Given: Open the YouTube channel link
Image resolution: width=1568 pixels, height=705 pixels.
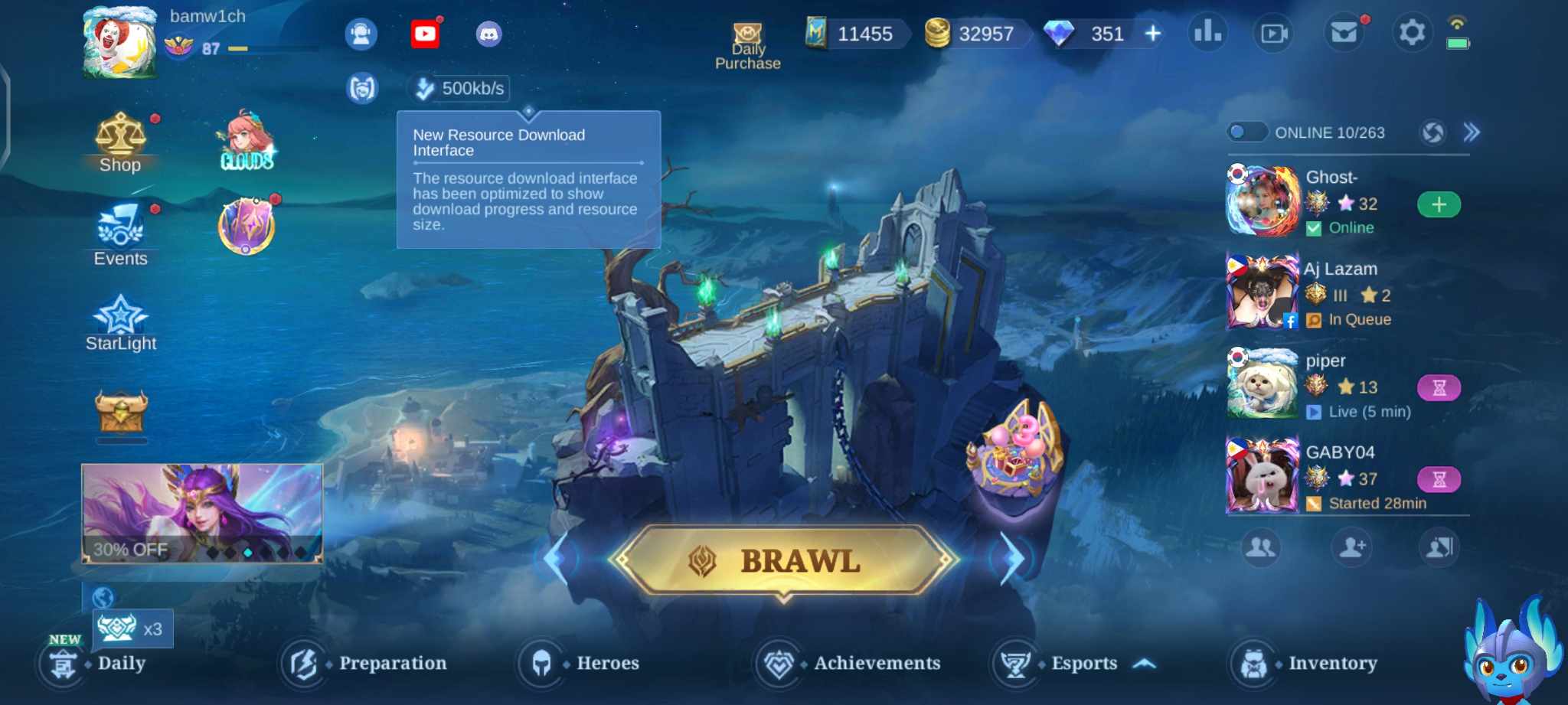Looking at the screenshot, I should (426, 34).
